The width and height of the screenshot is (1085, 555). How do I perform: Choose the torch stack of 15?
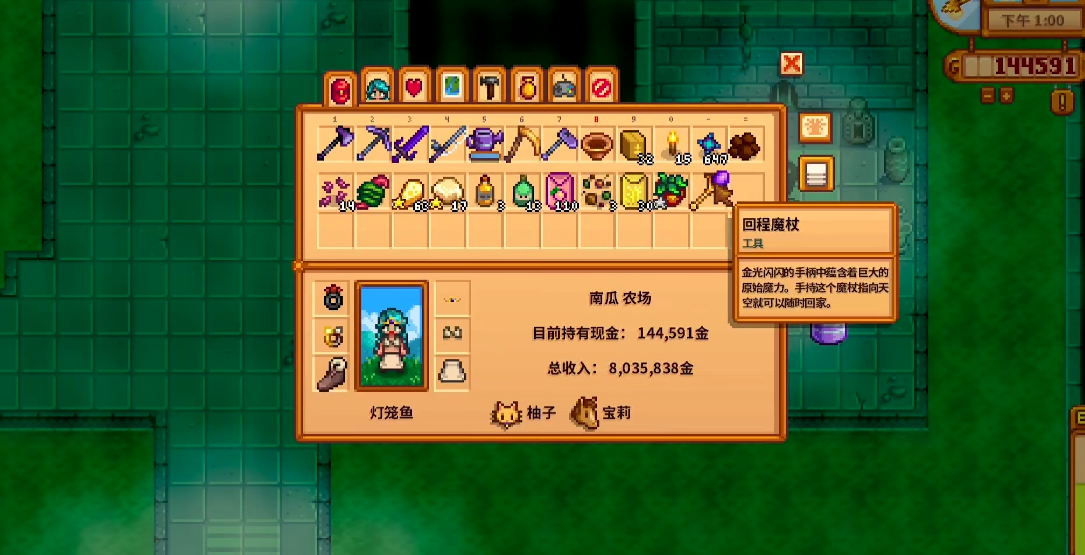point(672,145)
